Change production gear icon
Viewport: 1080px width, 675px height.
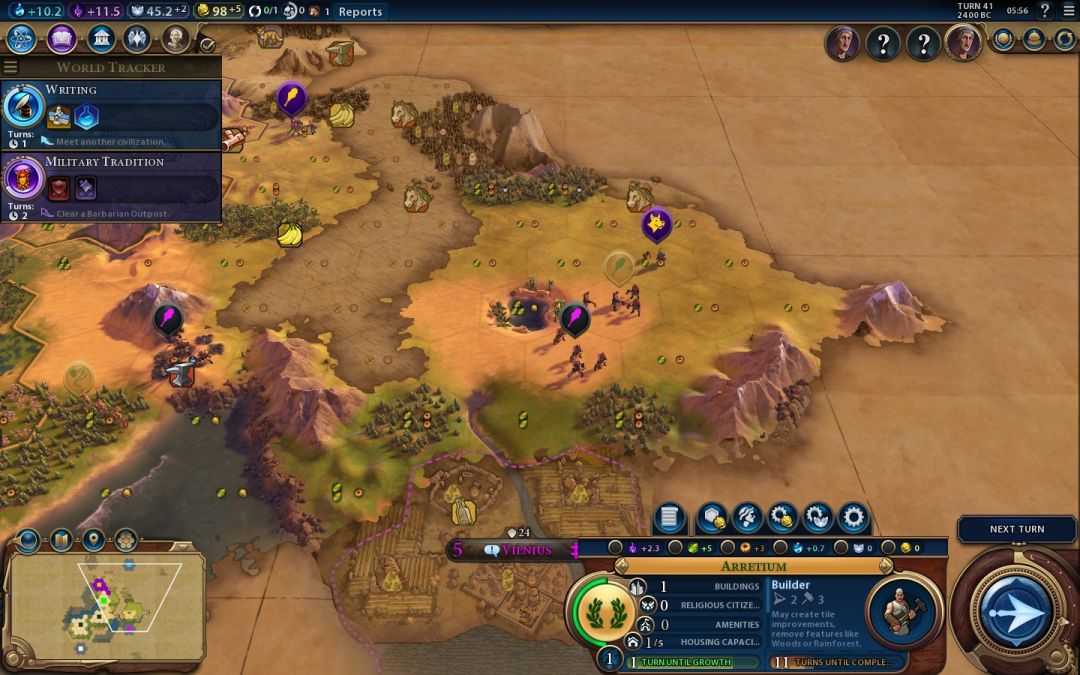coord(852,517)
